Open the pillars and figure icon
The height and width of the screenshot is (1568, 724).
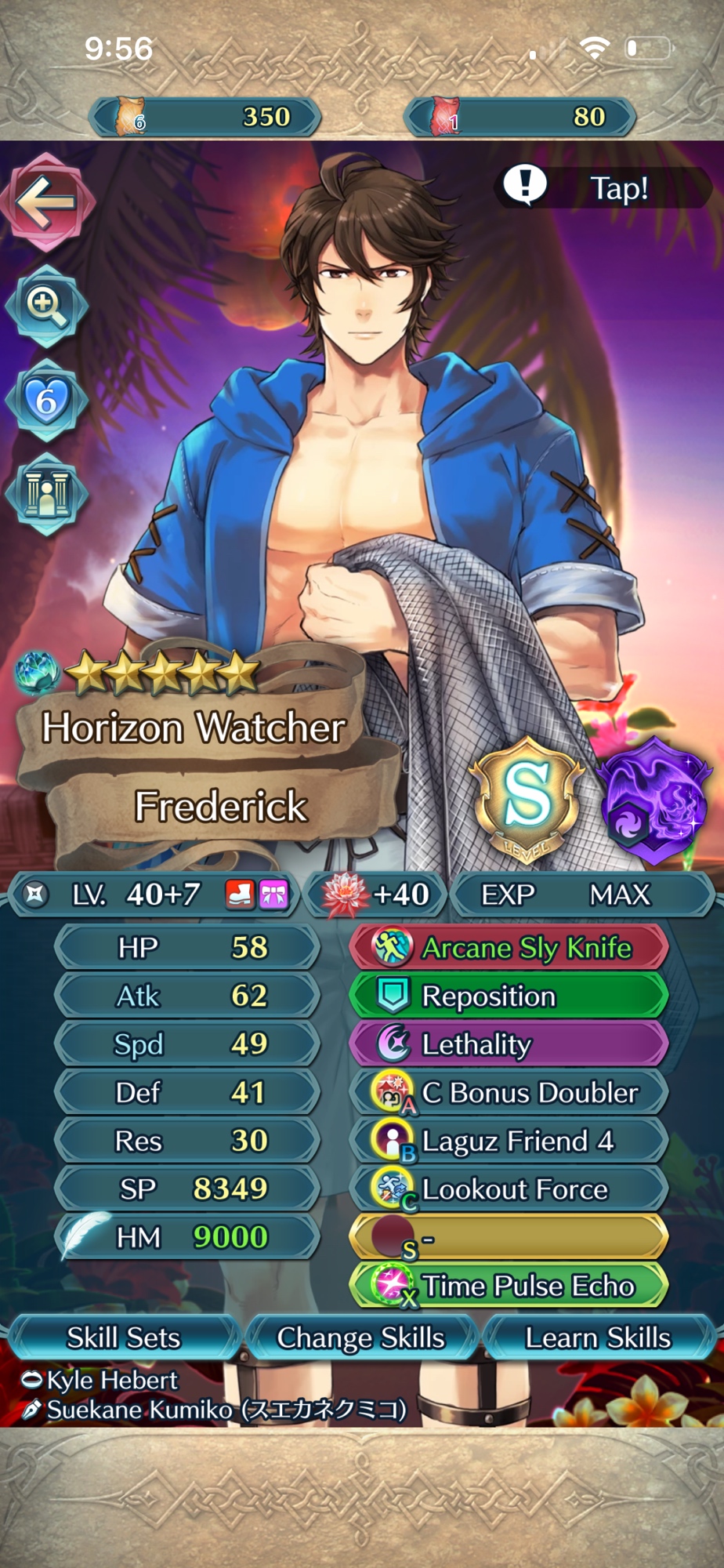[x=46, y=494]
